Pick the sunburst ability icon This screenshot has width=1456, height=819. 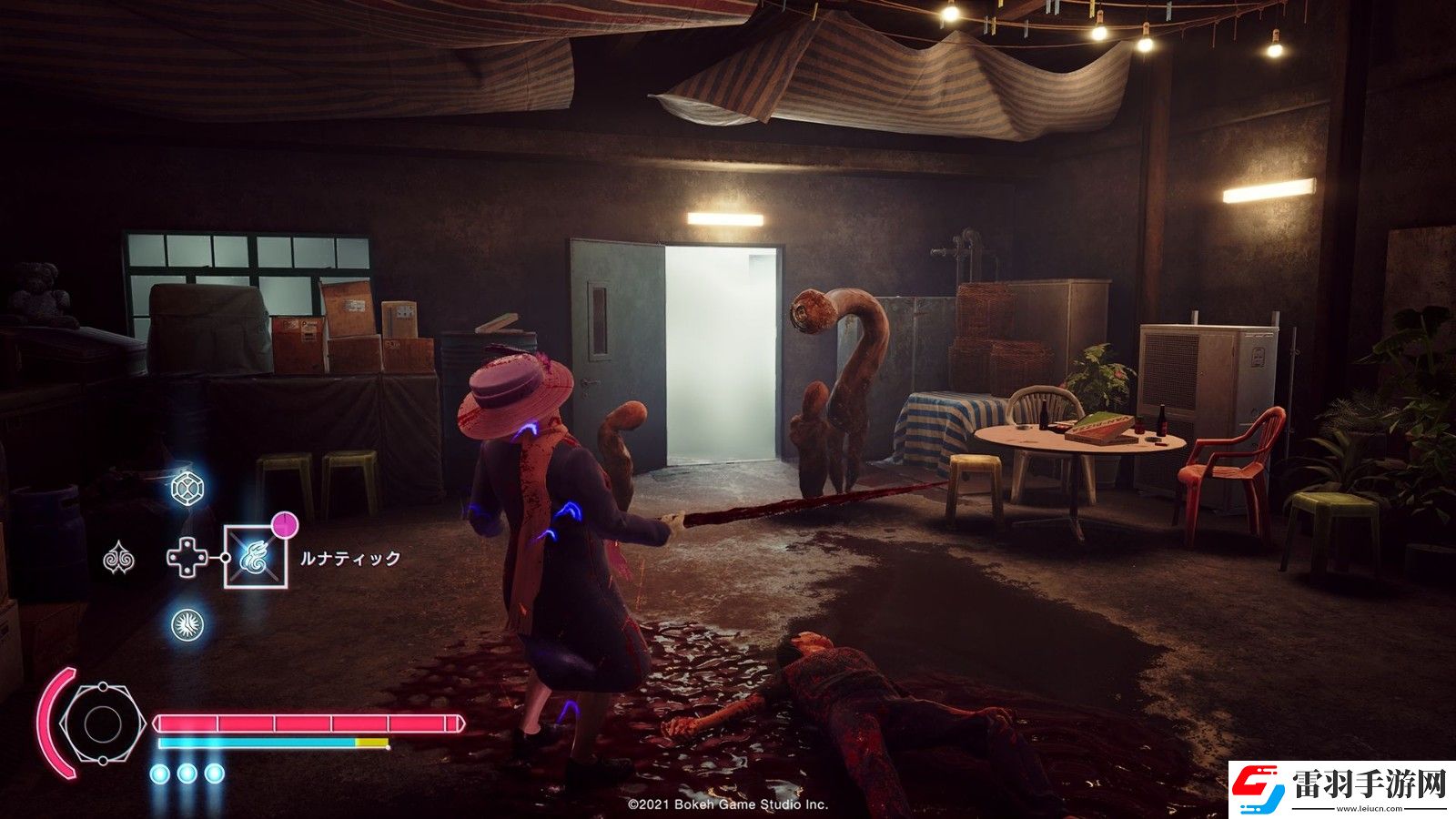pyautogui.click(x=187, y=625)
